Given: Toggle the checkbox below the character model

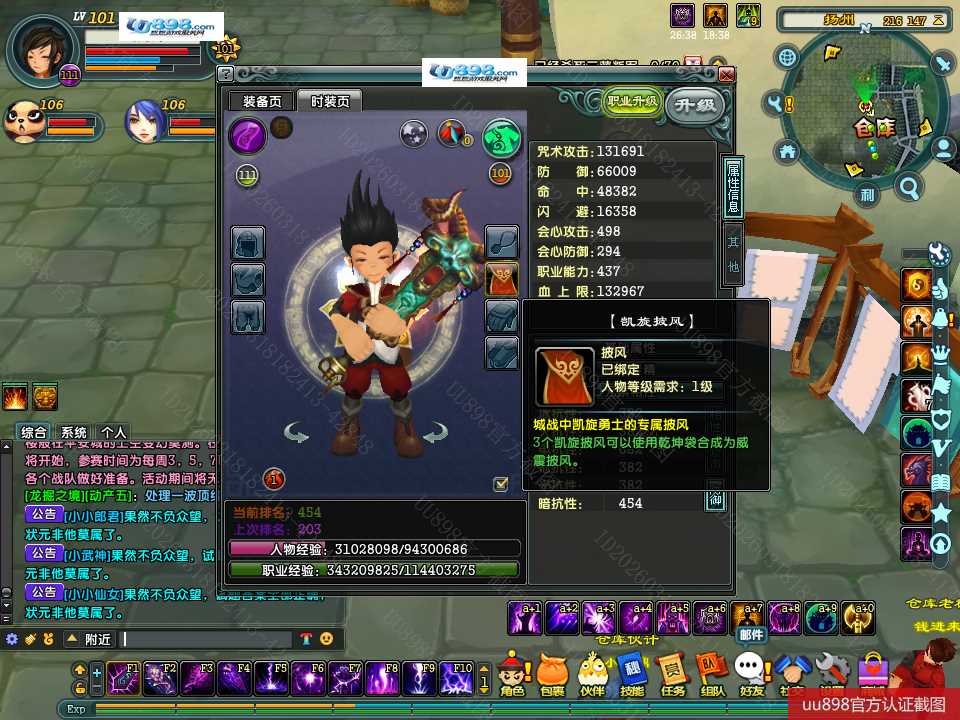Looking at the screenshot, I should coord(501,484).
